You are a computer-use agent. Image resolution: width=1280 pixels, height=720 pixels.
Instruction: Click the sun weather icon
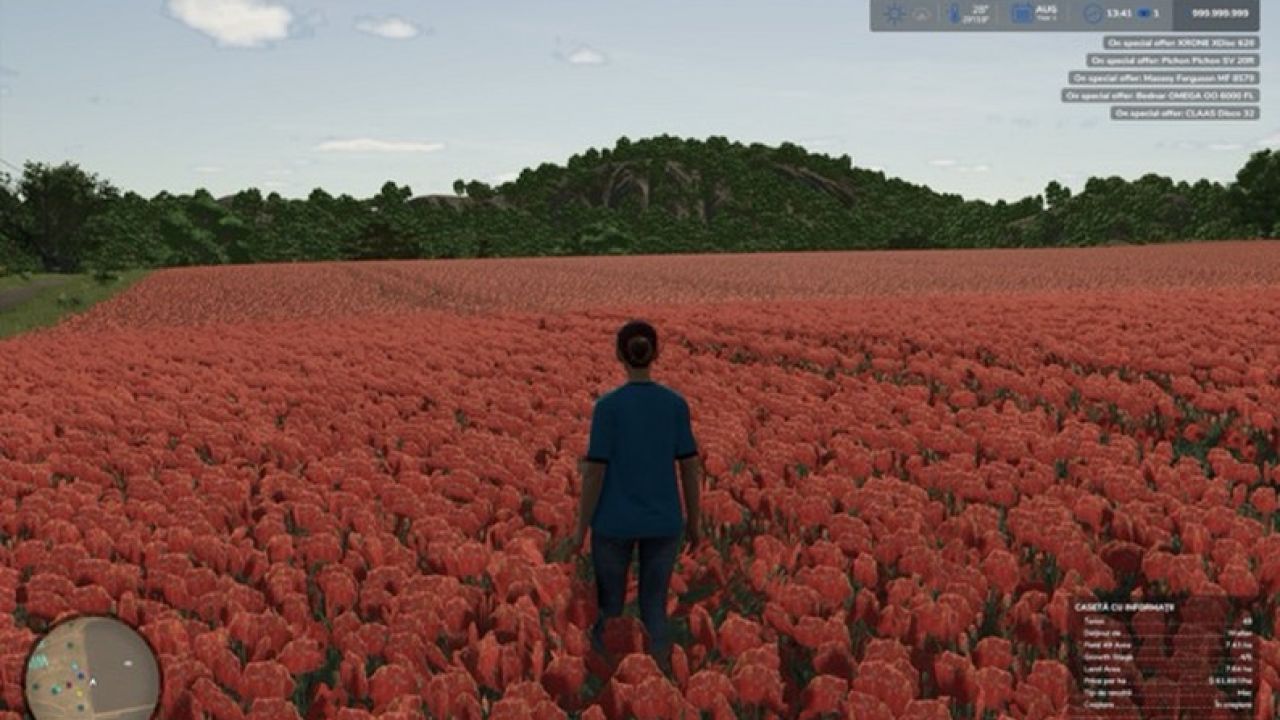(893, 14)
